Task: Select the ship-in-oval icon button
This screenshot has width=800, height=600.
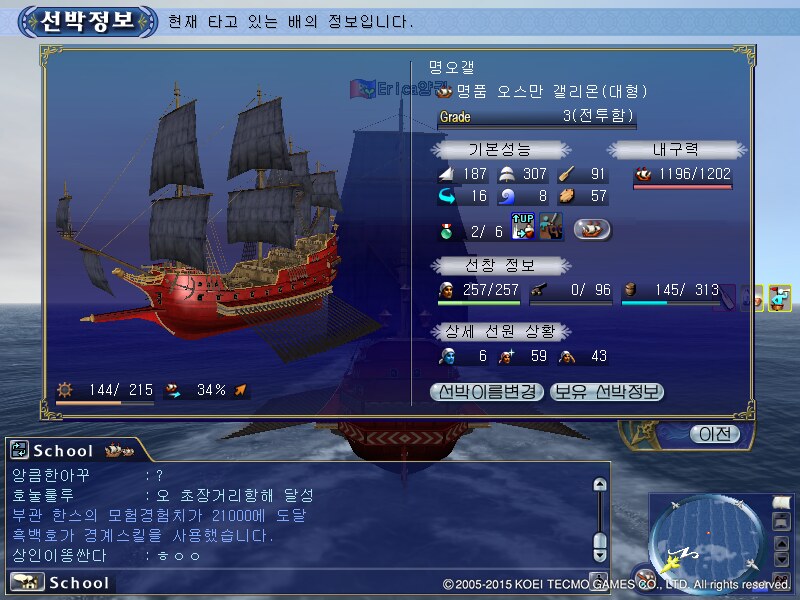Action: [592, 229]
